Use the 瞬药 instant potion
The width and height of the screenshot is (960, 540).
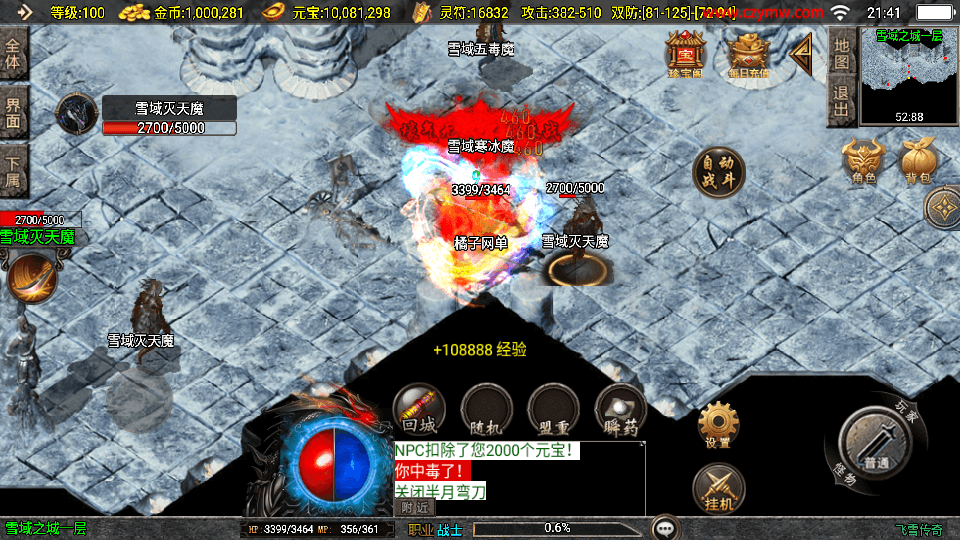click(x=620, y=409)
